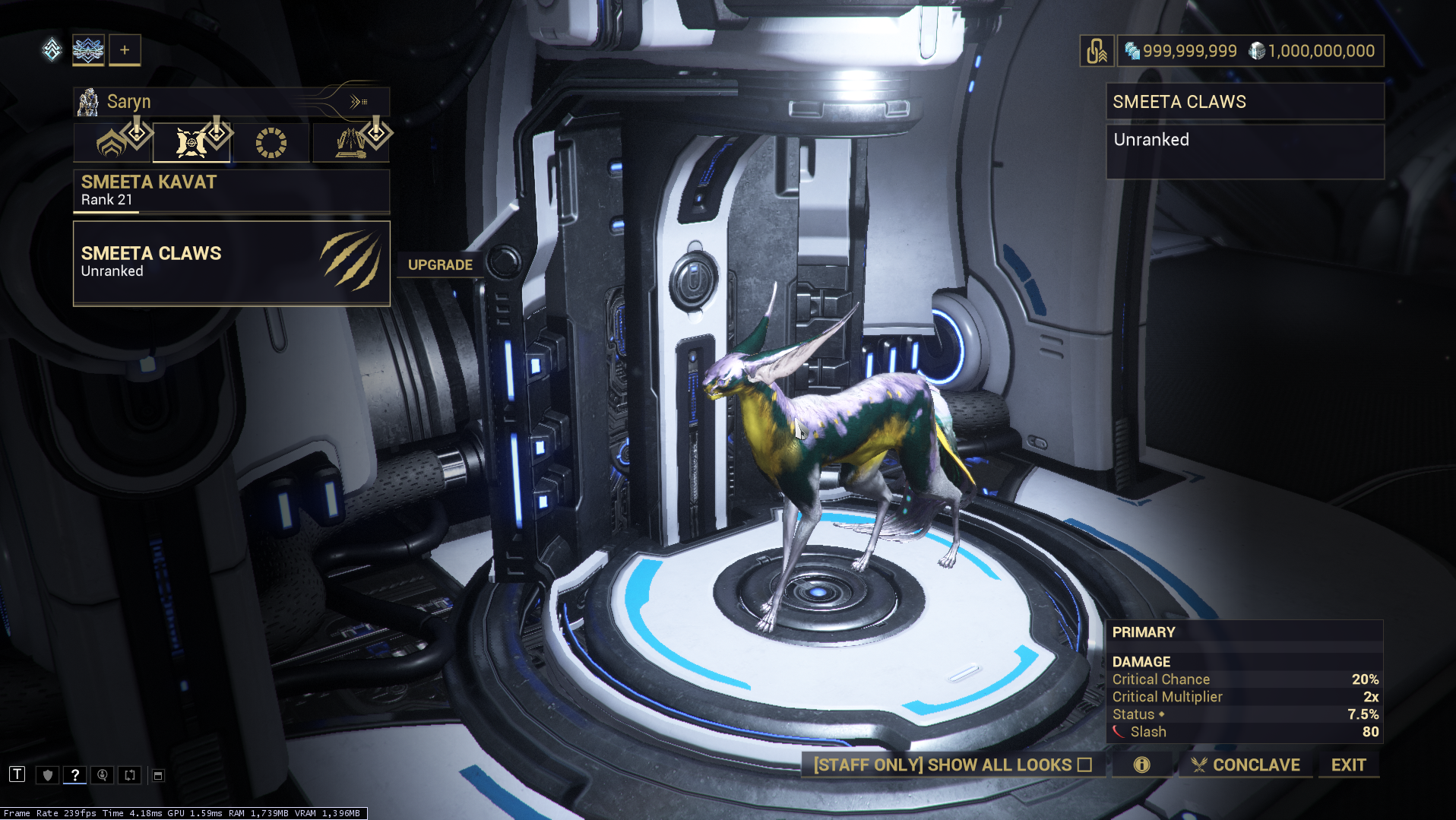This screenshot has height=820, width=1456.
Task: Click the link icon beside currencies
Action: pos(1097,51)
